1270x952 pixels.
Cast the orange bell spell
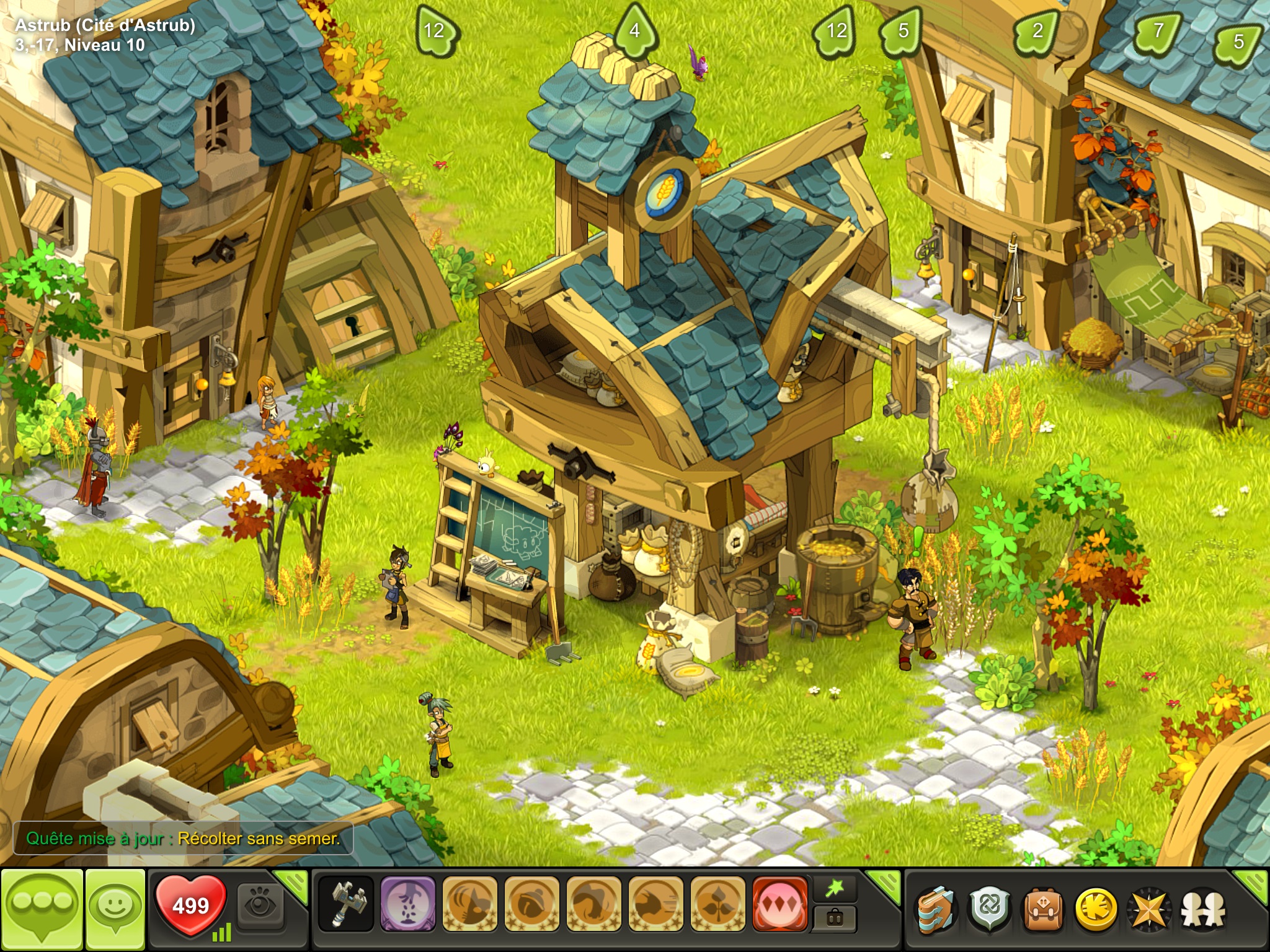click(531, 905)
